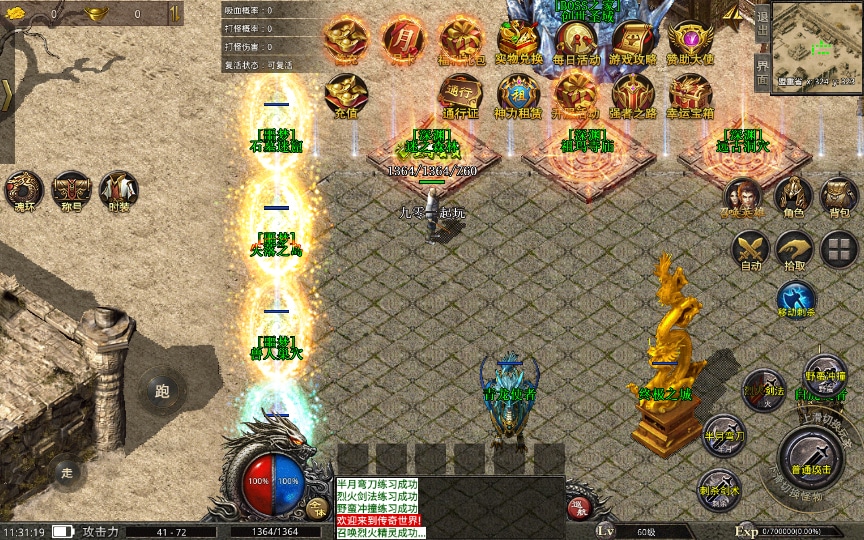
Task: Open the minimap
Action: click(816, 44)
